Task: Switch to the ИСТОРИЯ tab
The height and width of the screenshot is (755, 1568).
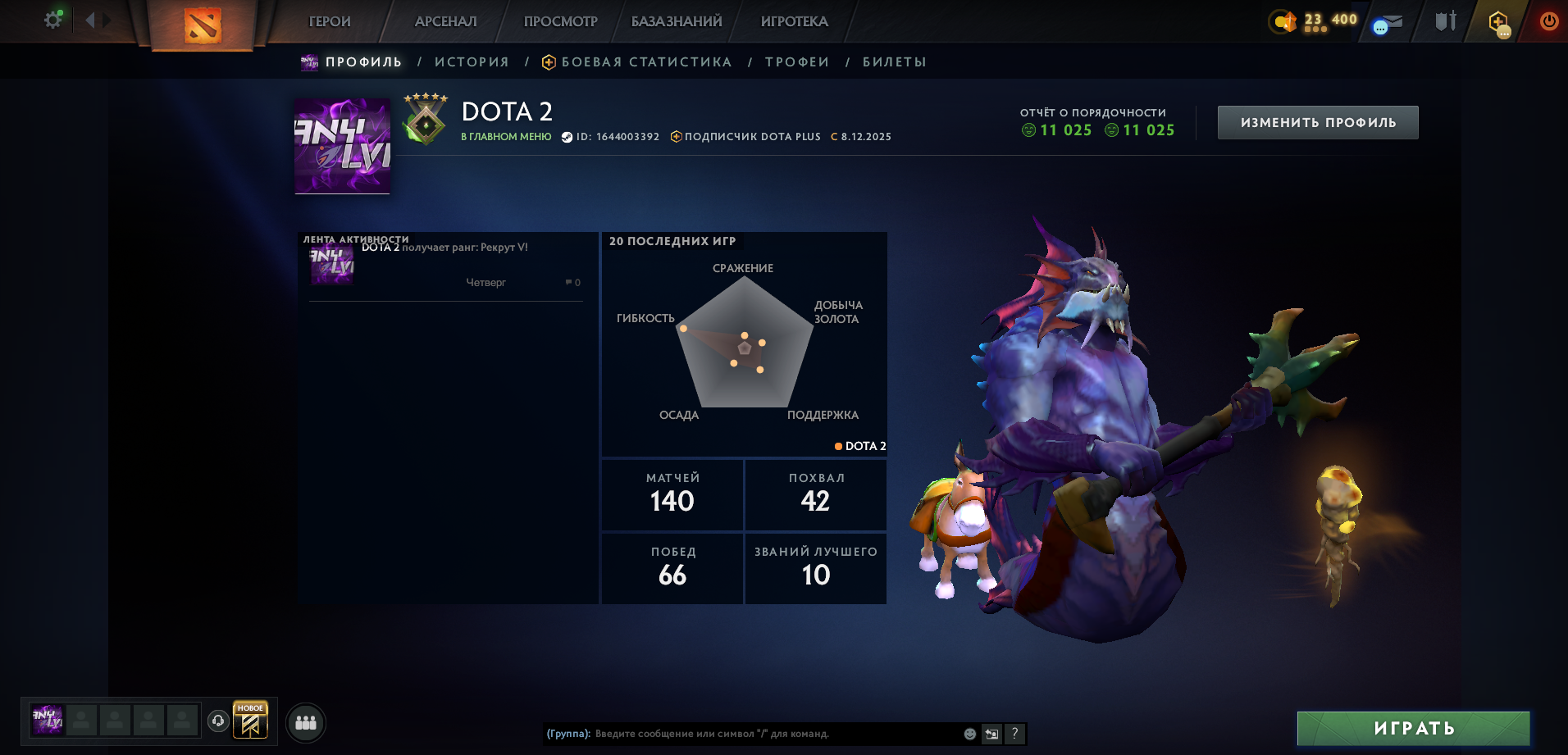Action: (x=473, y=61)
